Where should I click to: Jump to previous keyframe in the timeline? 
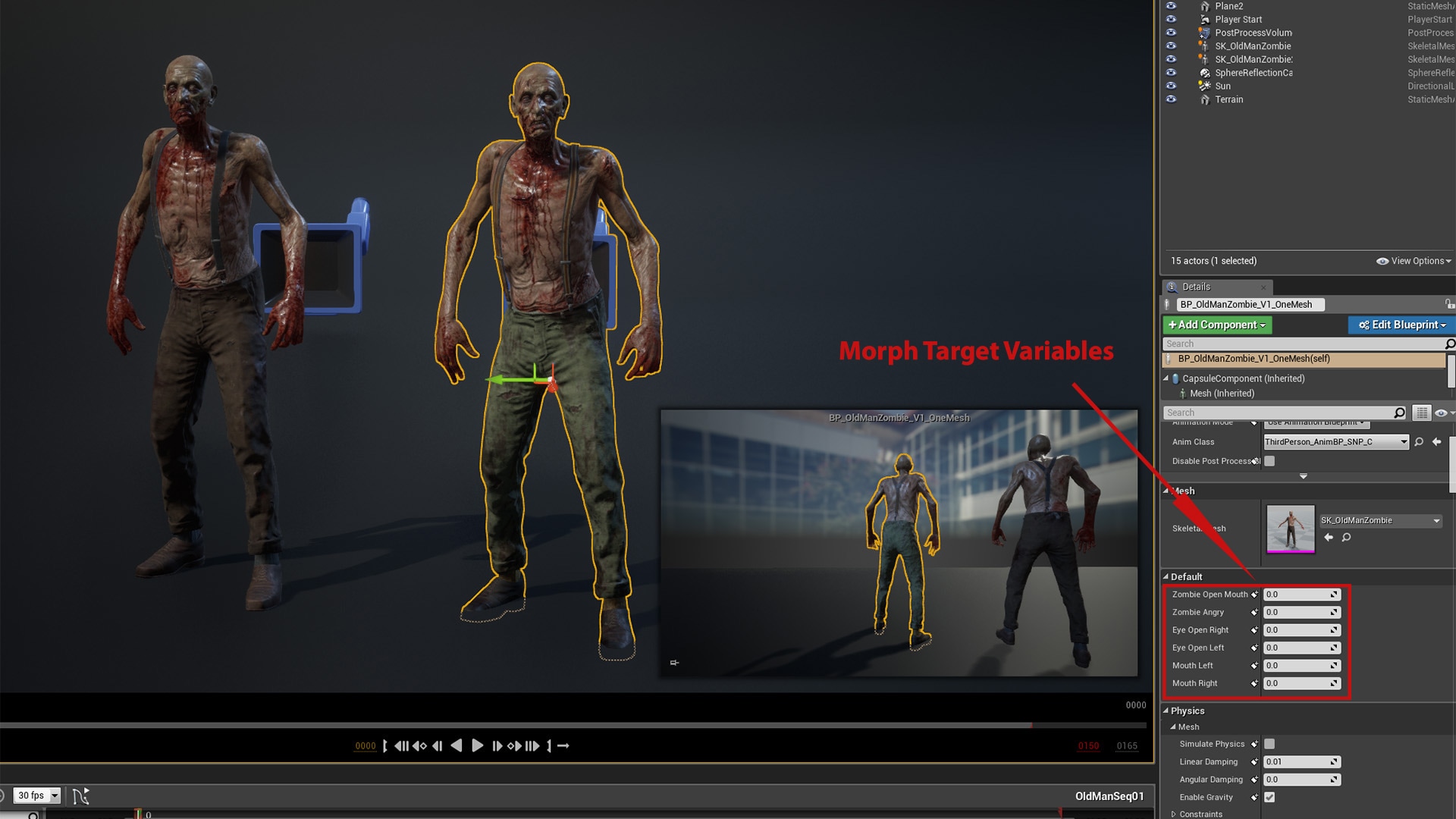(x=419, y=745)
